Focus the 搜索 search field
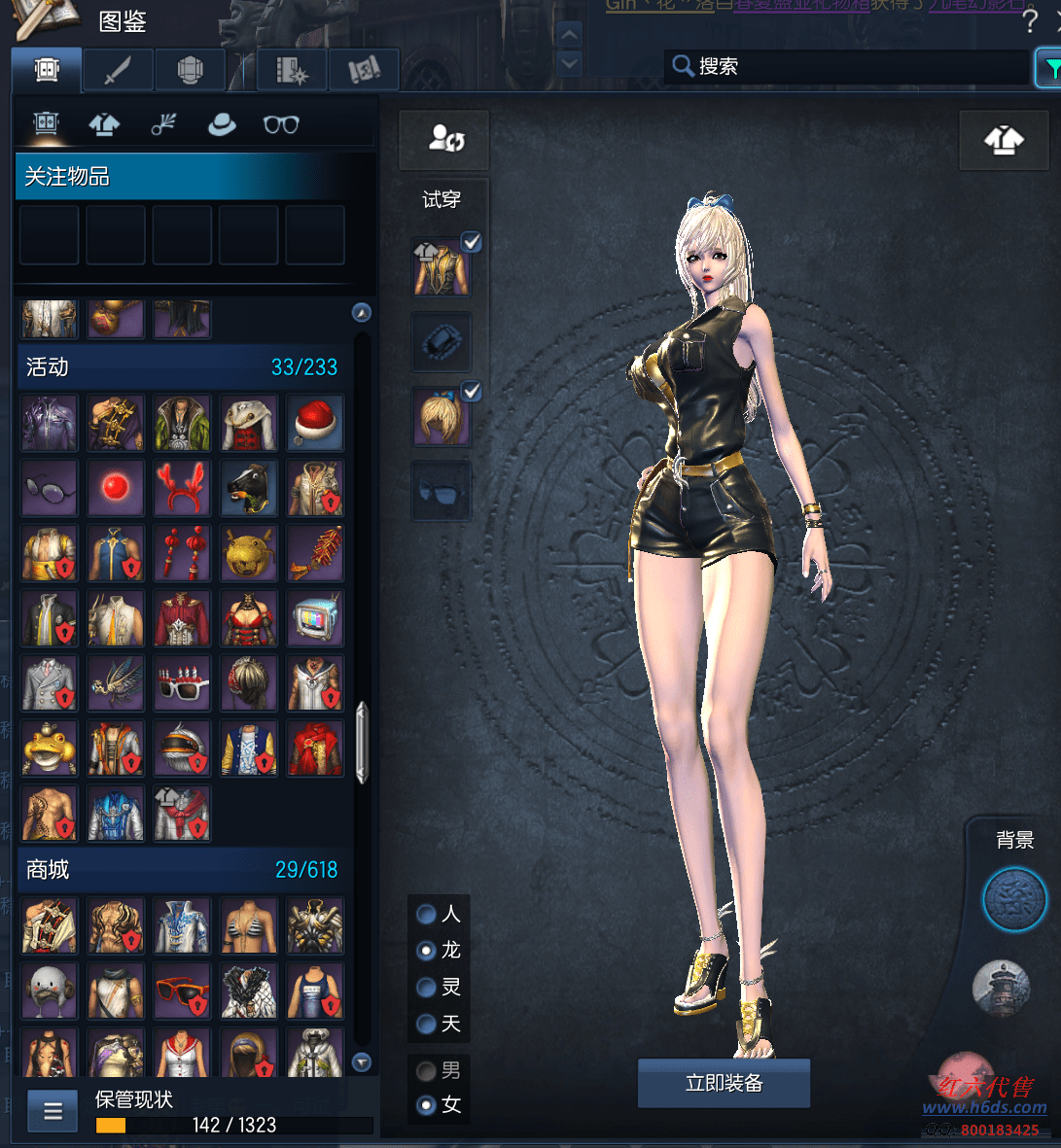Viewport: 1061px width, 1148px height. pyautogui.click(x=846, y=66)
